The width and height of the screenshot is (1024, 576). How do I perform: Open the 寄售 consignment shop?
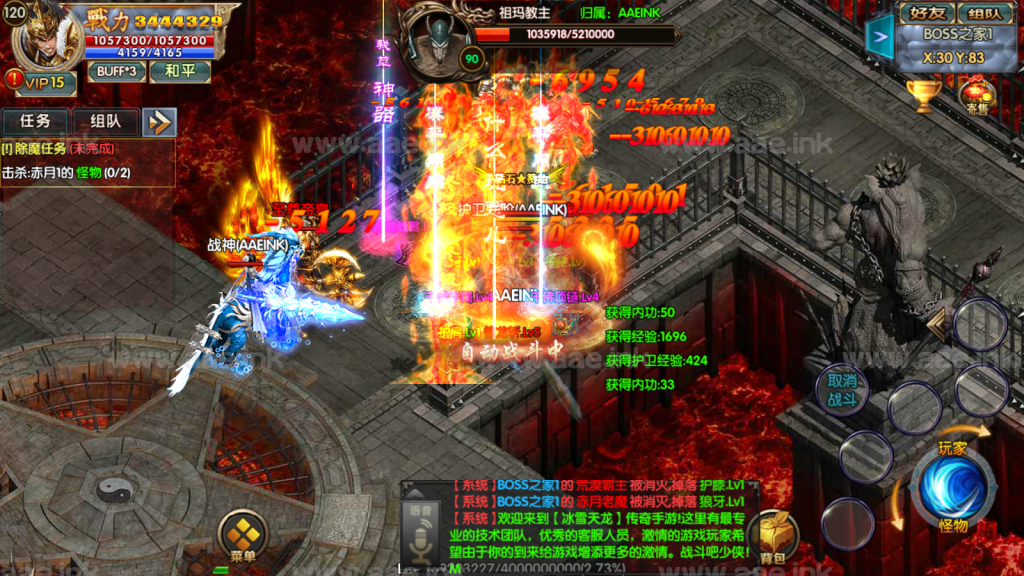[976, 98]
